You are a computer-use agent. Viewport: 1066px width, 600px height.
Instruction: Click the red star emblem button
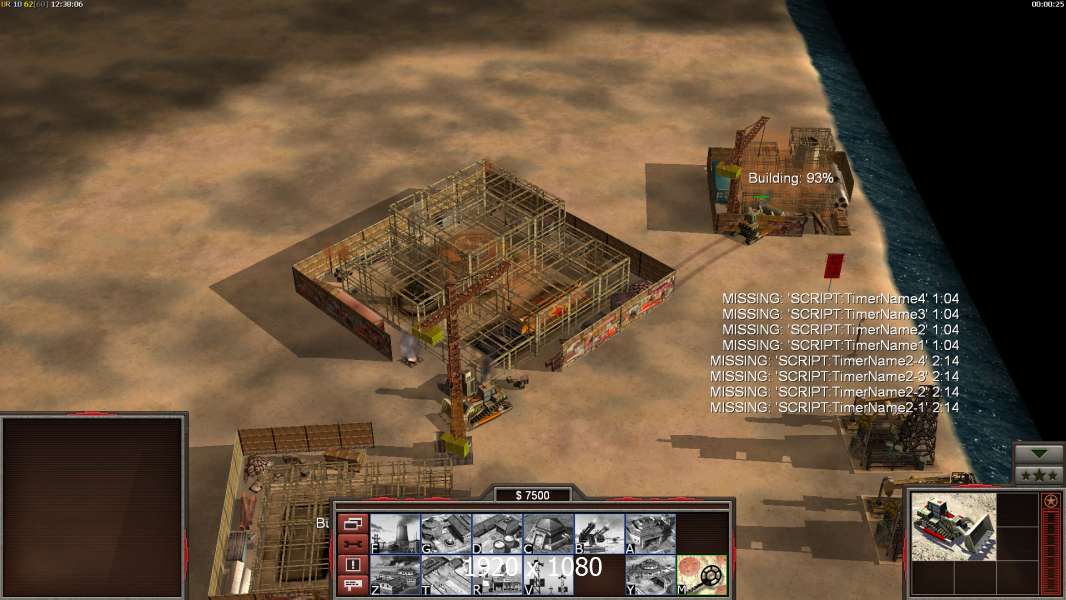tap(1051, 502)
